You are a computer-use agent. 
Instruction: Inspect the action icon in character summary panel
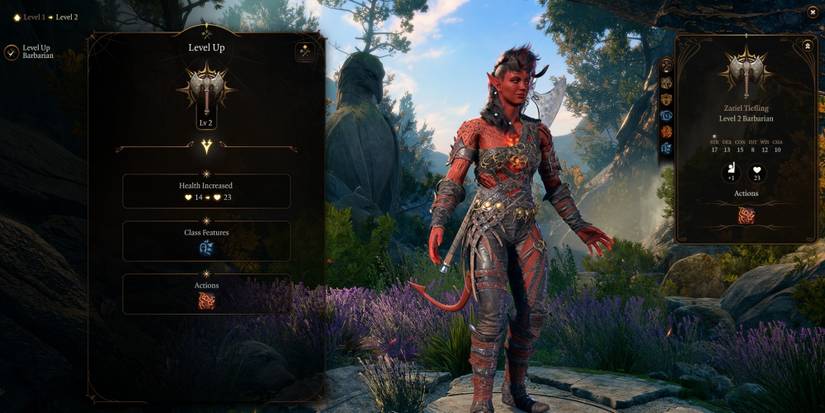tap(746, 215)
